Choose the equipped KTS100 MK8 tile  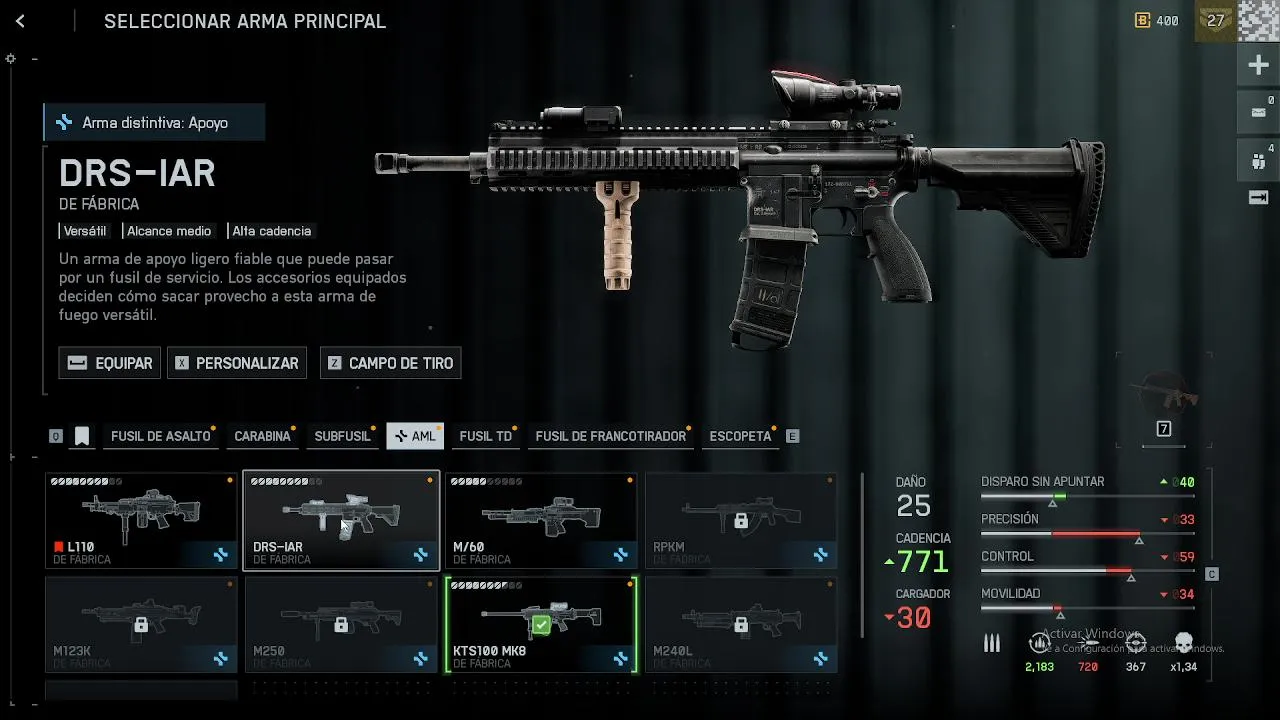point(541,625)
